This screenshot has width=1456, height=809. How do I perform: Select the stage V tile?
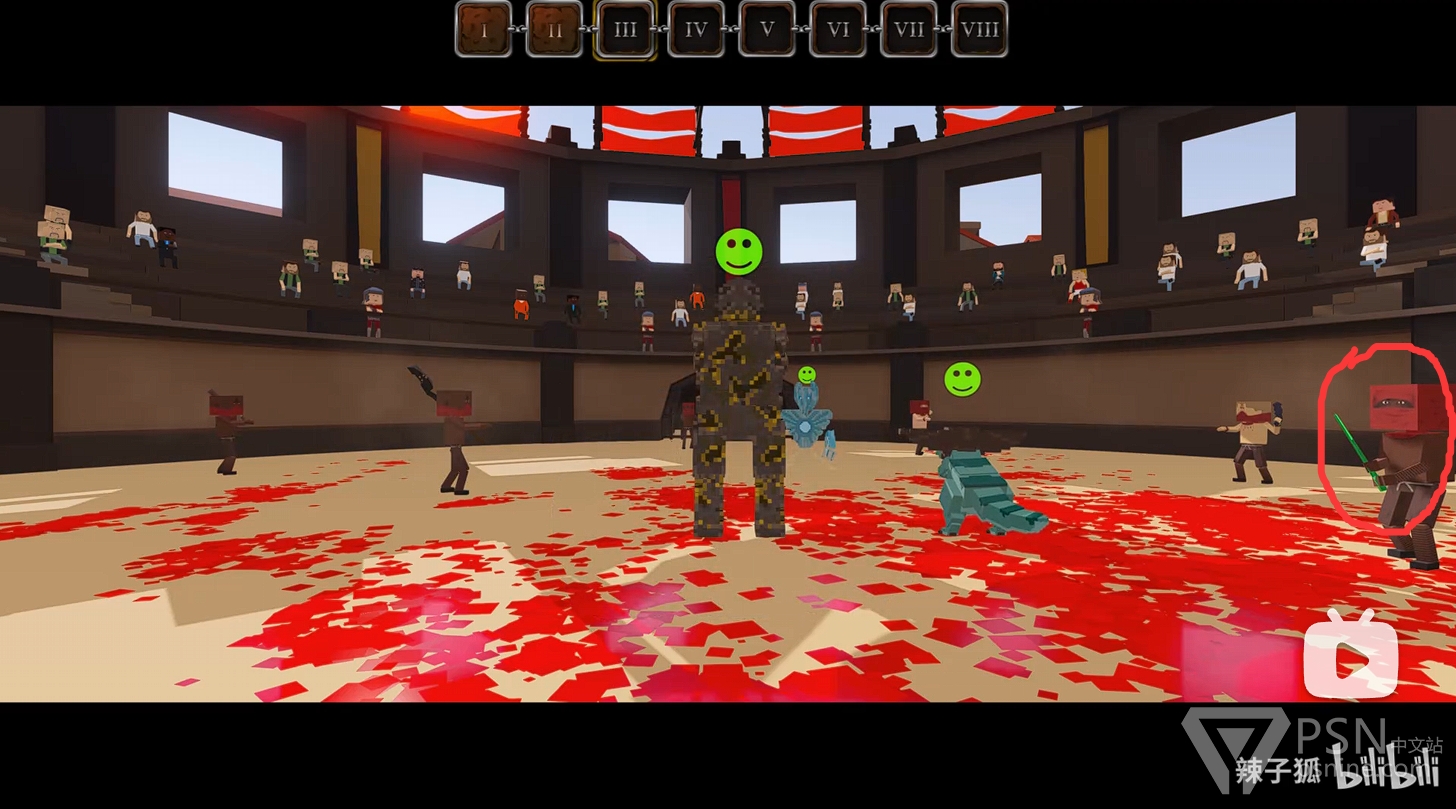[767, 29]
